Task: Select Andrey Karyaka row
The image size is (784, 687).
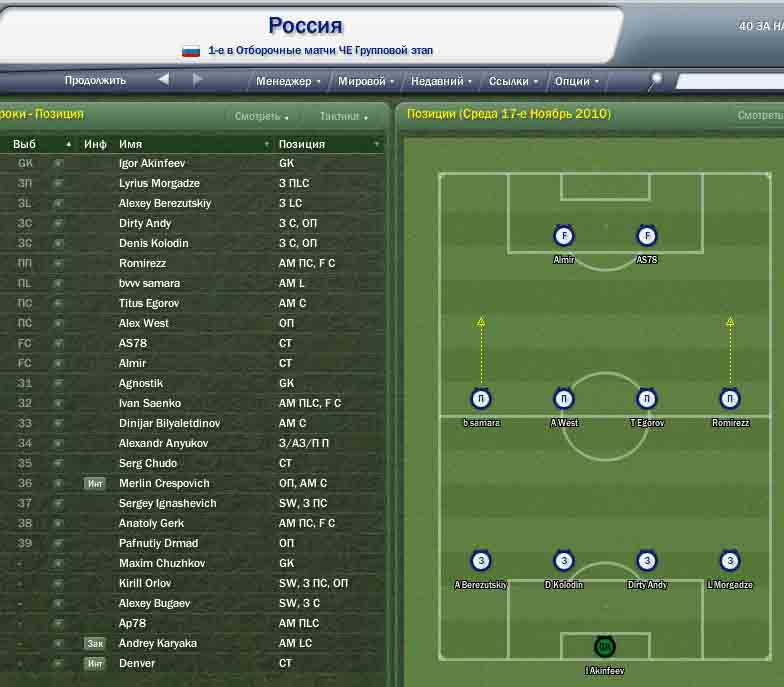Action: tap(157, 643)
